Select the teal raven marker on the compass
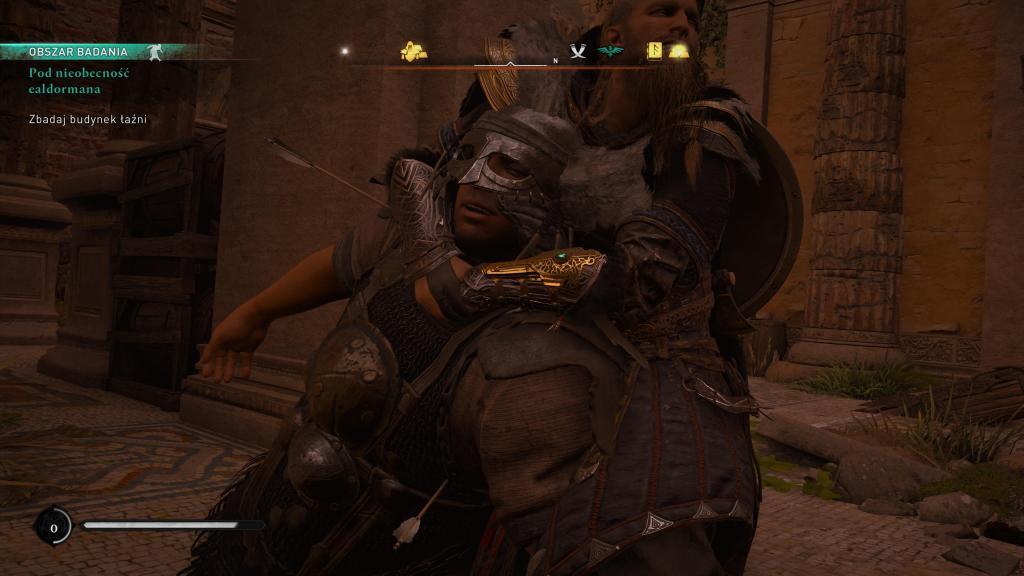The width and height of the screenshot is (1024, 576). pyautogui.click(x=609, y=51)
